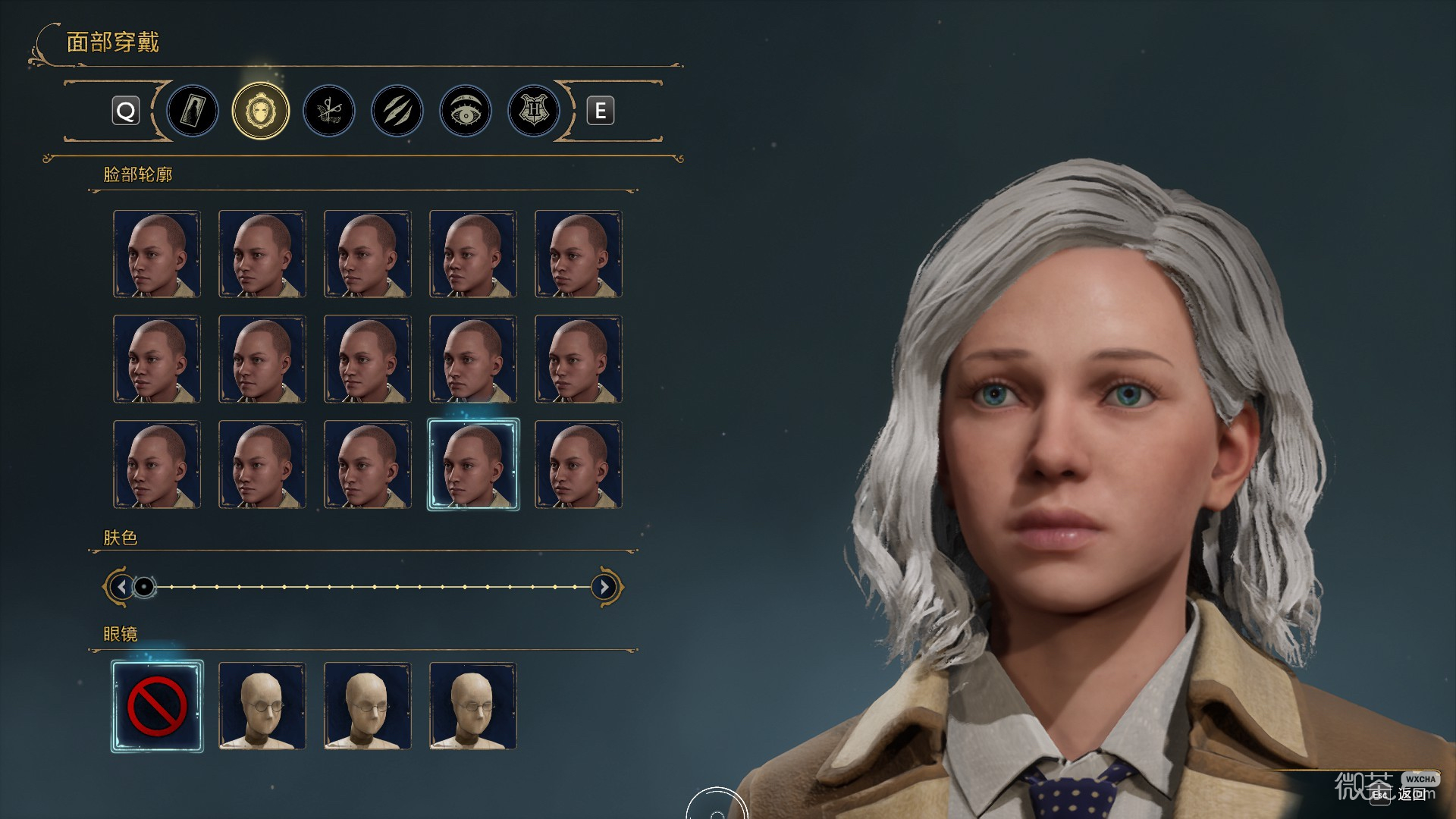Viewport: 1456px width, 819px height.
Task: Switch to the hairstyle scissors tab
Action: pyautogui.click(x=329, y=111)
